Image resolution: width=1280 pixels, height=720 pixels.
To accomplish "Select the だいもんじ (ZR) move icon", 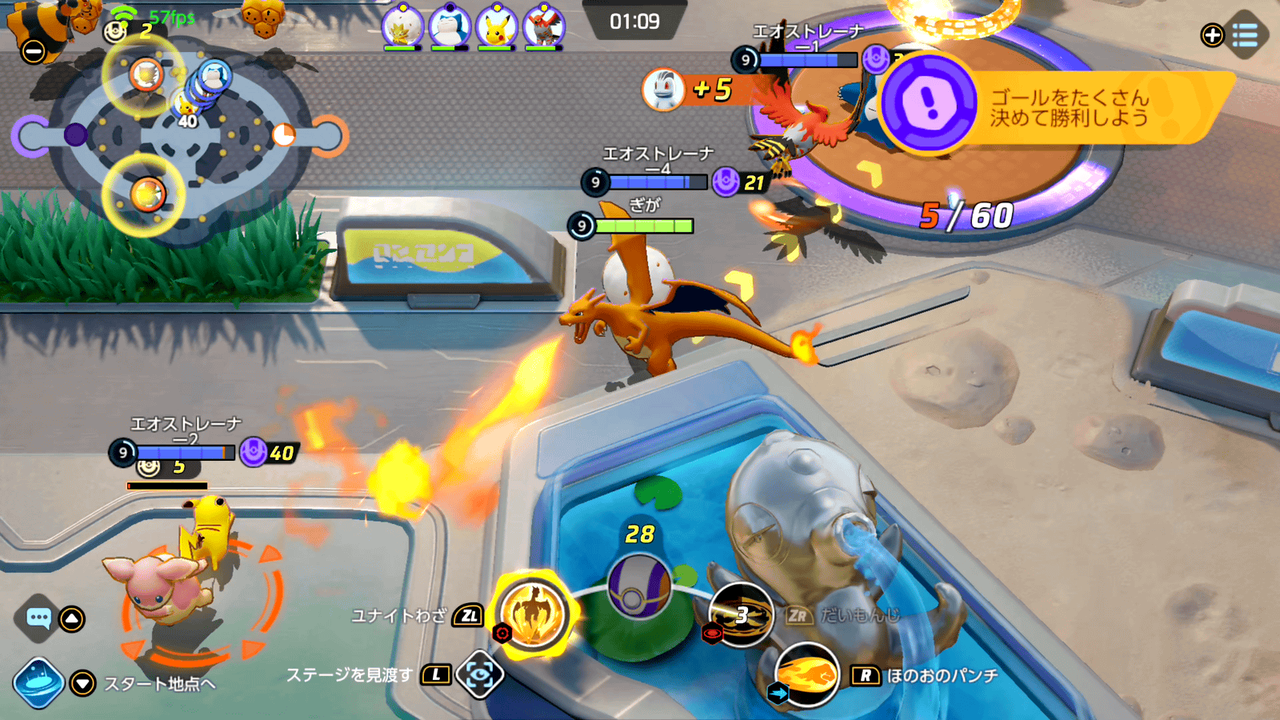I will (742, 617).
